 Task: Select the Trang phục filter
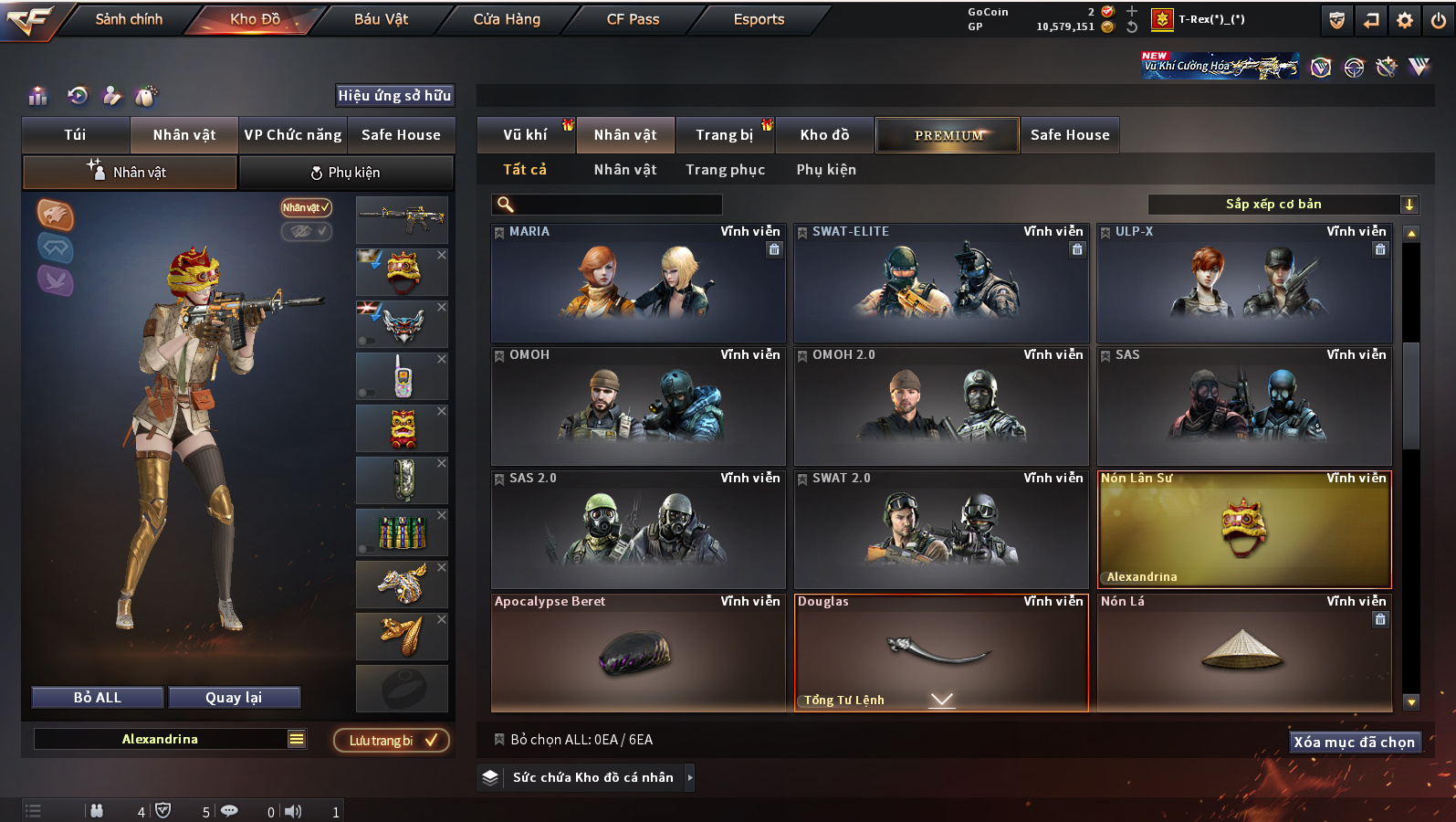coord(725,170)
